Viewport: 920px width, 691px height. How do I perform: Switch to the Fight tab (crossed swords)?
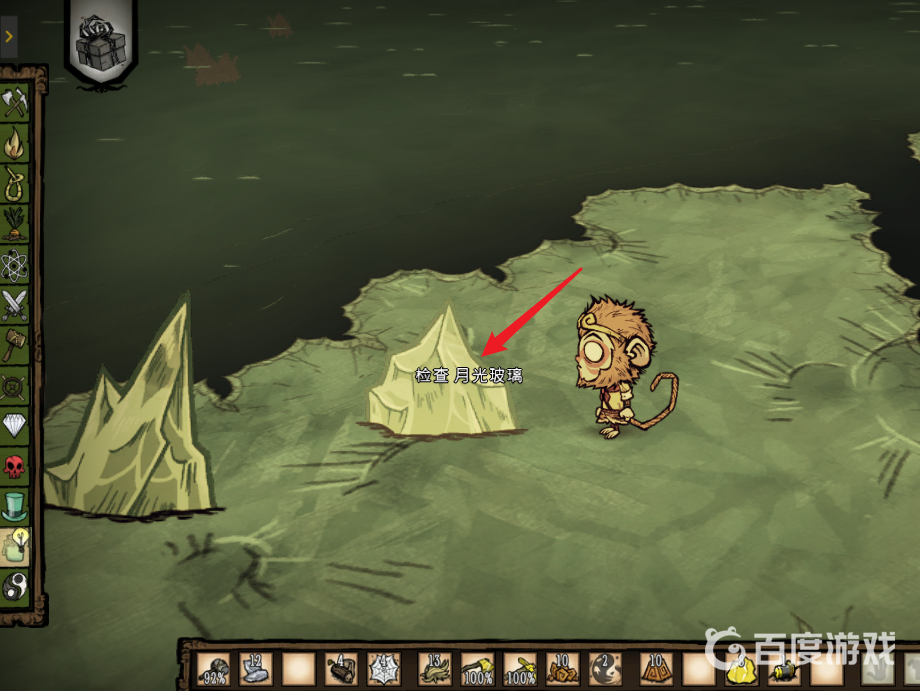pos(16,304)
